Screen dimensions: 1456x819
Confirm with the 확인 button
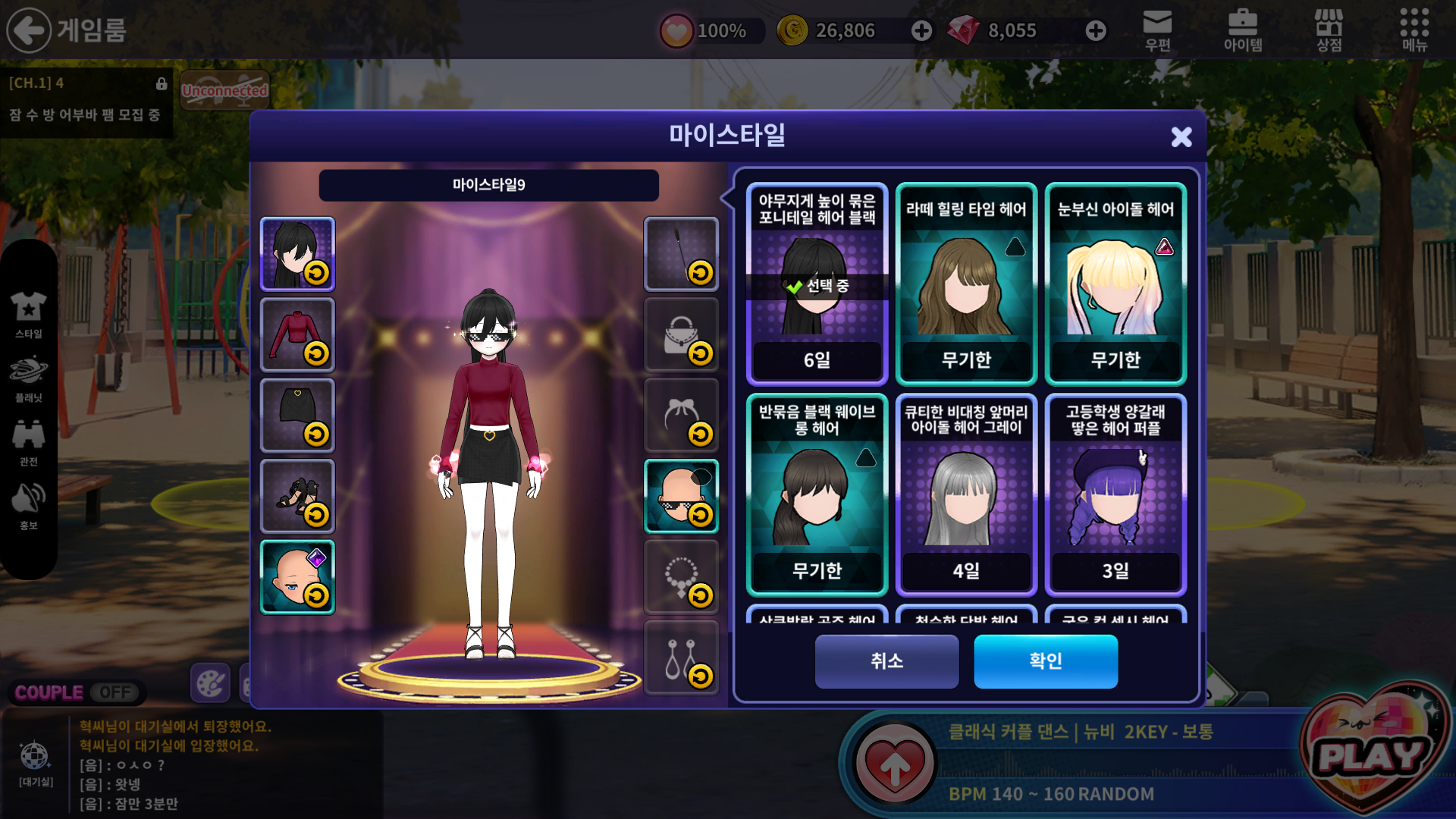click(1045, 661)
